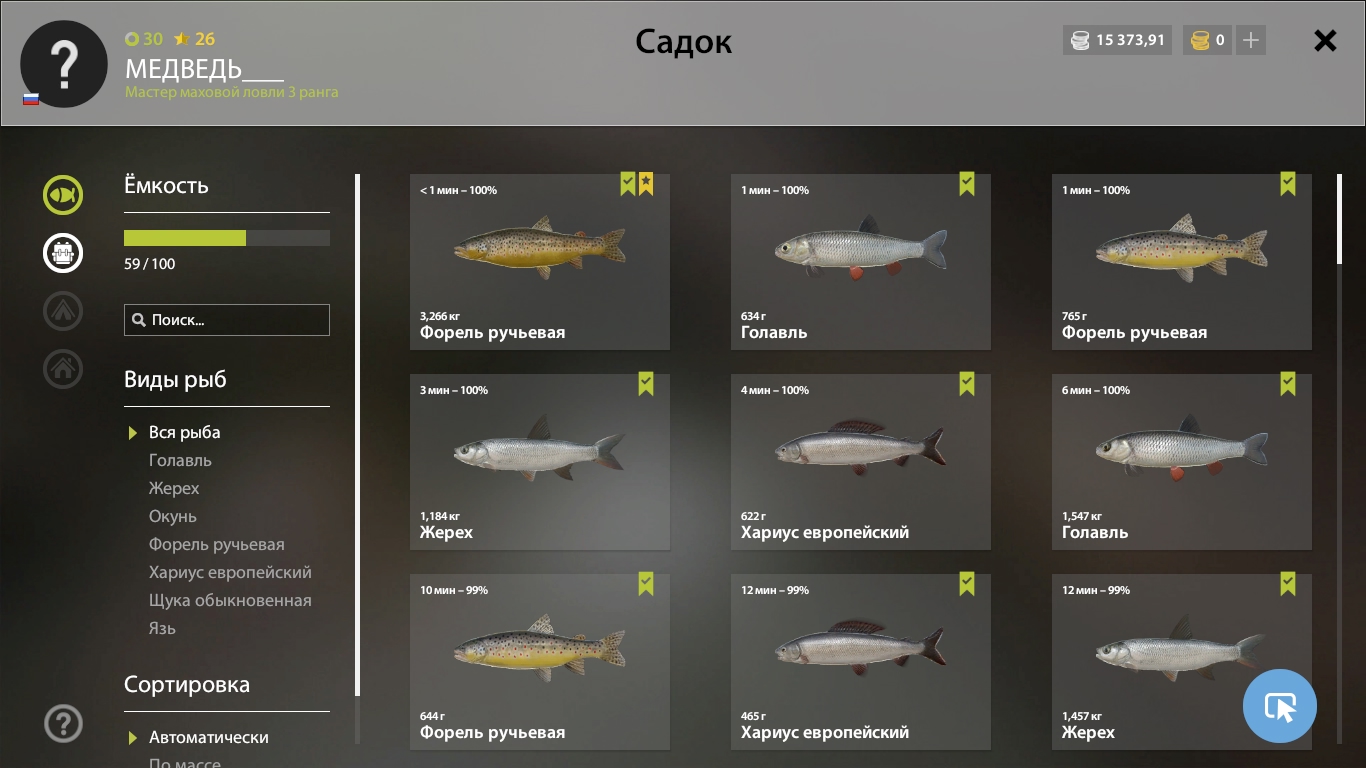This screenshot has height=768, width=1366.
Task: Choose Автоматически sorting option
Action: point(208,737)
